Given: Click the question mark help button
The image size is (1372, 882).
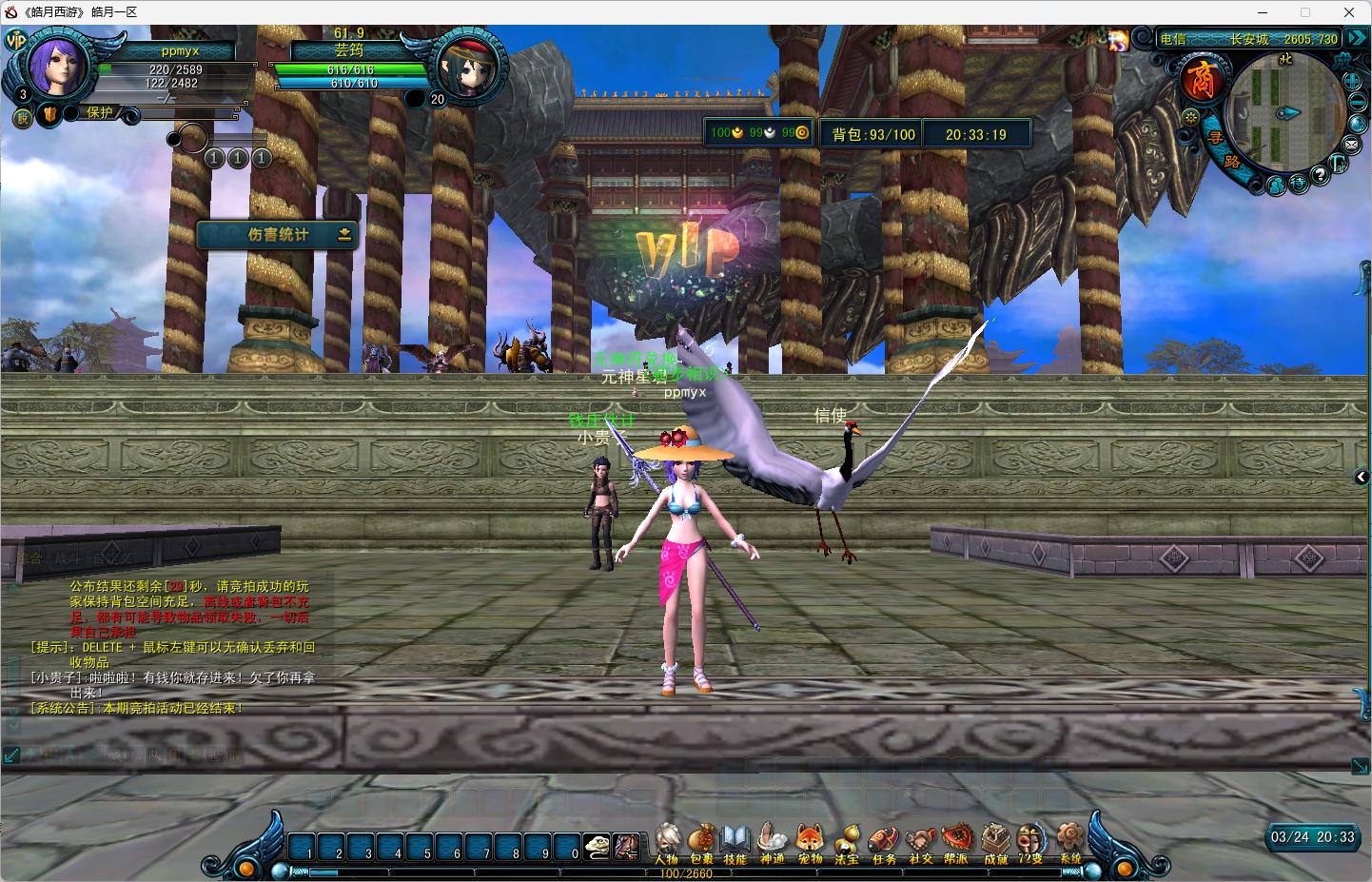Looking at the screenshot, I should coord(1320,175).
